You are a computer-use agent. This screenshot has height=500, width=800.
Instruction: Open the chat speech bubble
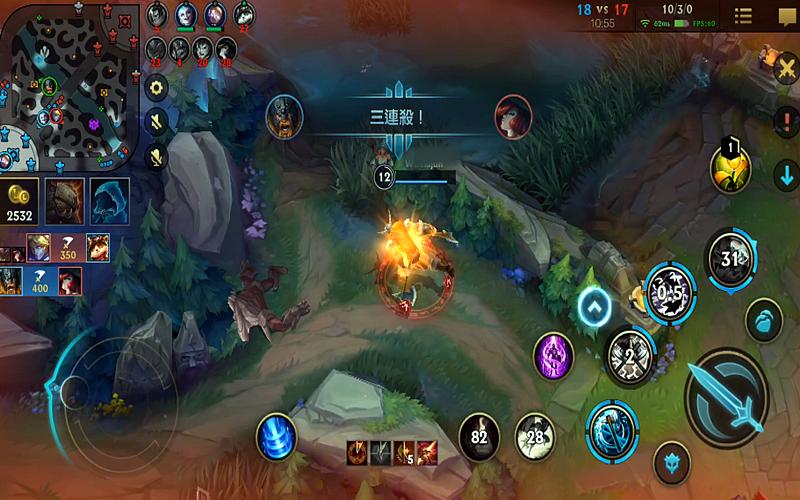point(786,16)
